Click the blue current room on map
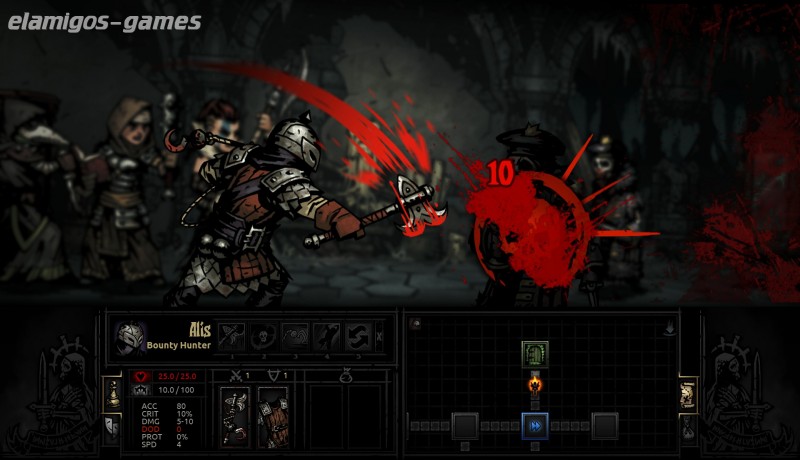This screenshot has width=800, height=460. (535, 425)
